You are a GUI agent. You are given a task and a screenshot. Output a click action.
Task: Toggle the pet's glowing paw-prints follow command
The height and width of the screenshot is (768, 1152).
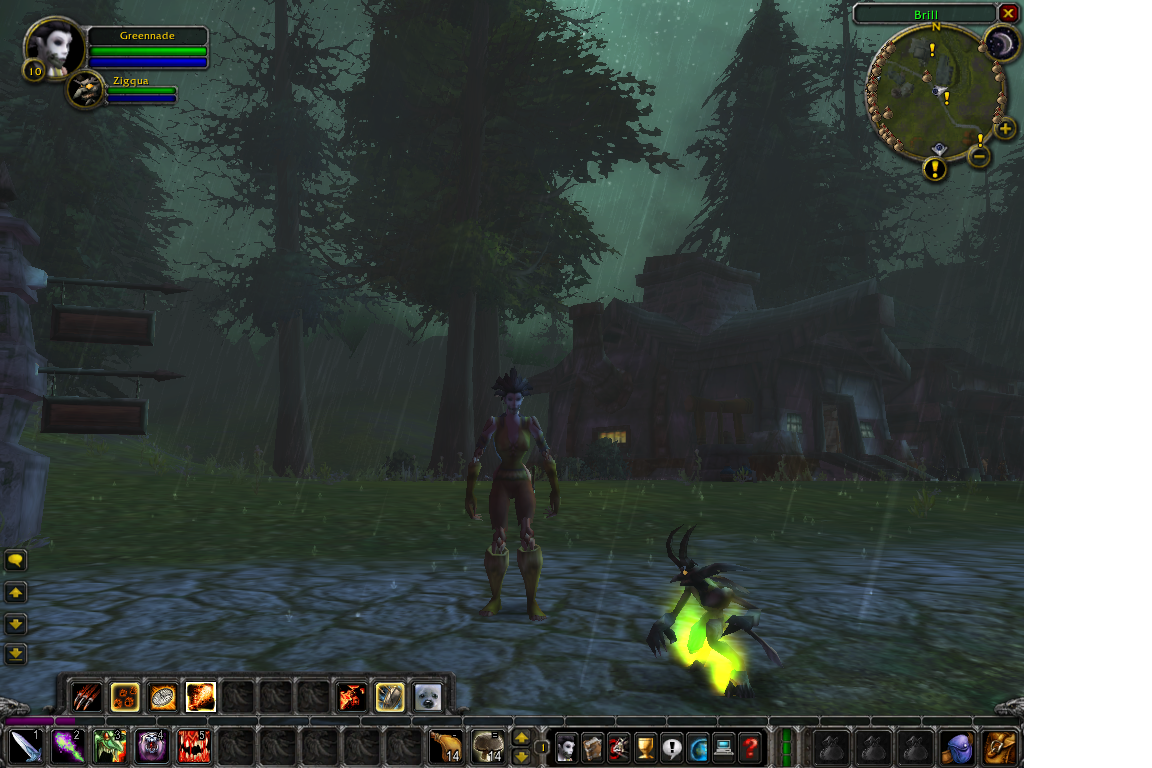(x=125, y=696)
